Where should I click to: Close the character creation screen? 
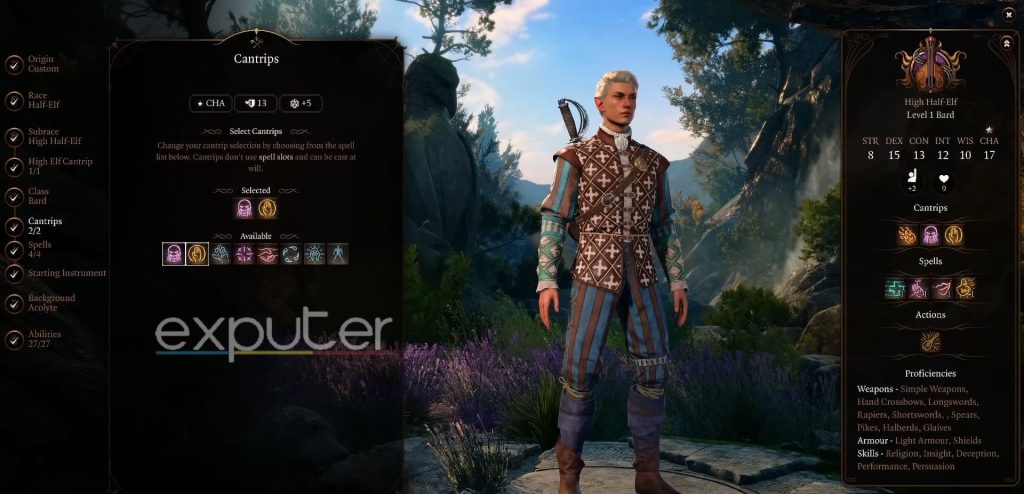[1009, 15]
